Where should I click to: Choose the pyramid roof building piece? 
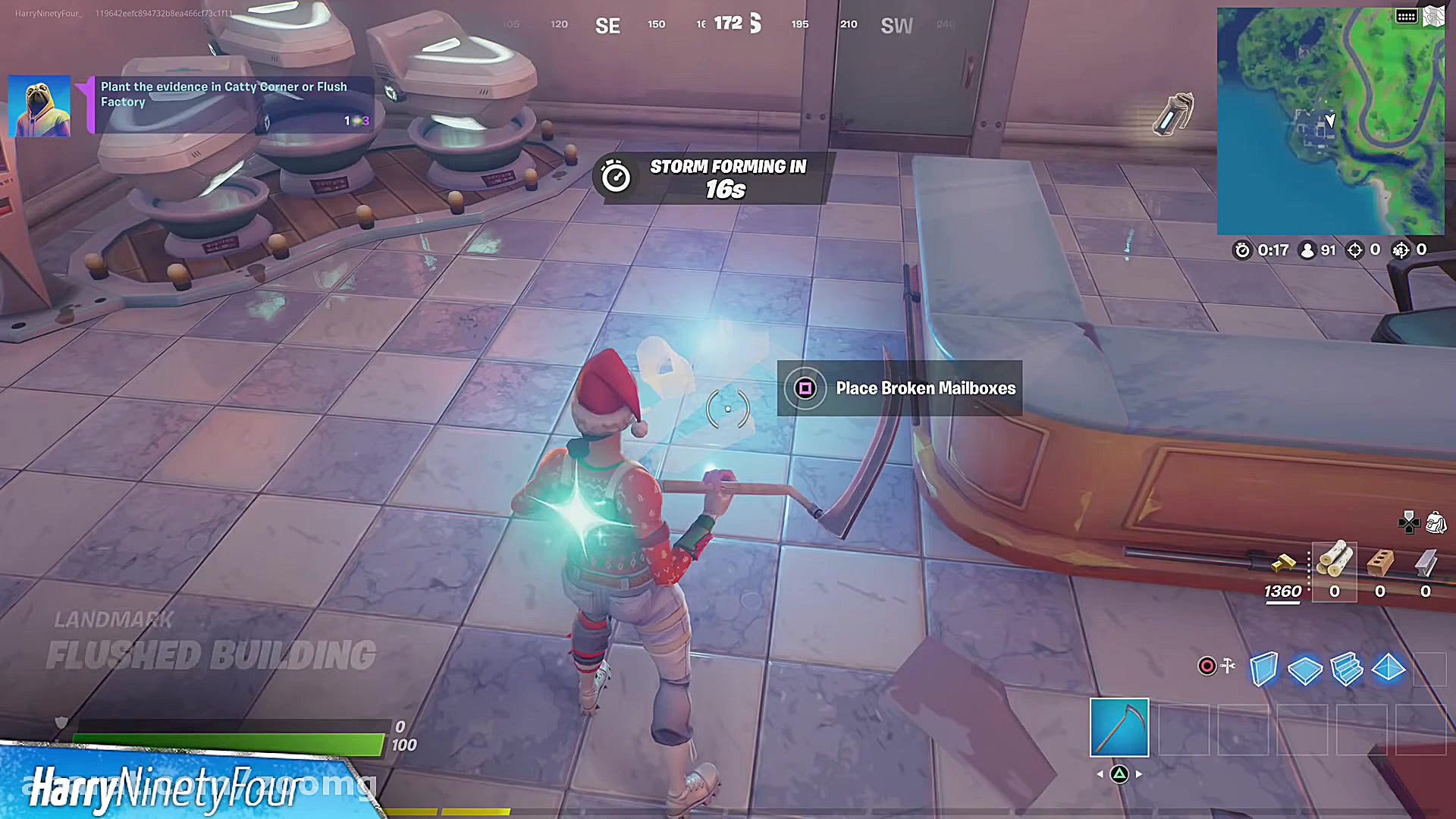click(1389, 668)
